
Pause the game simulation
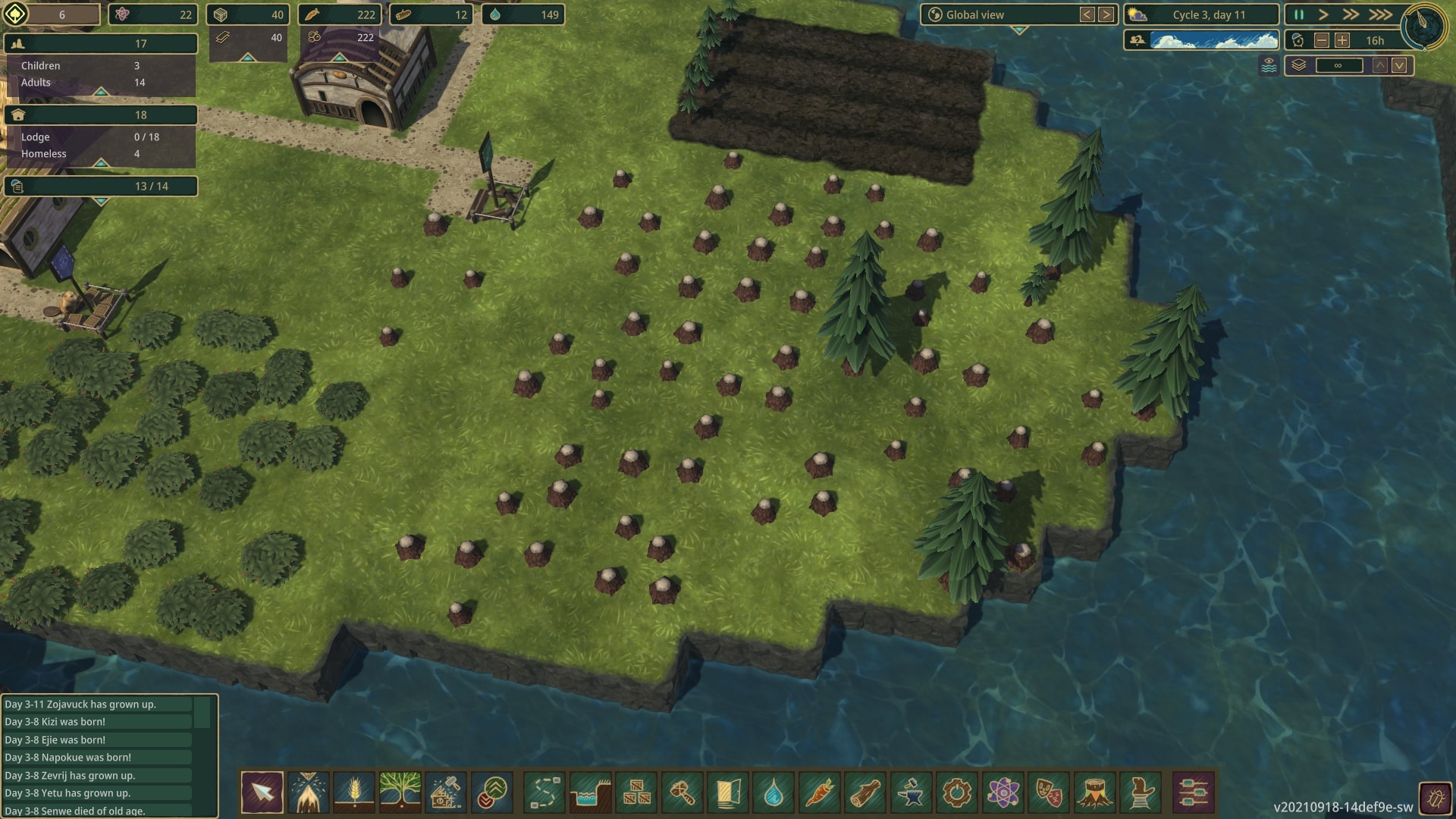click(1298, 14)
